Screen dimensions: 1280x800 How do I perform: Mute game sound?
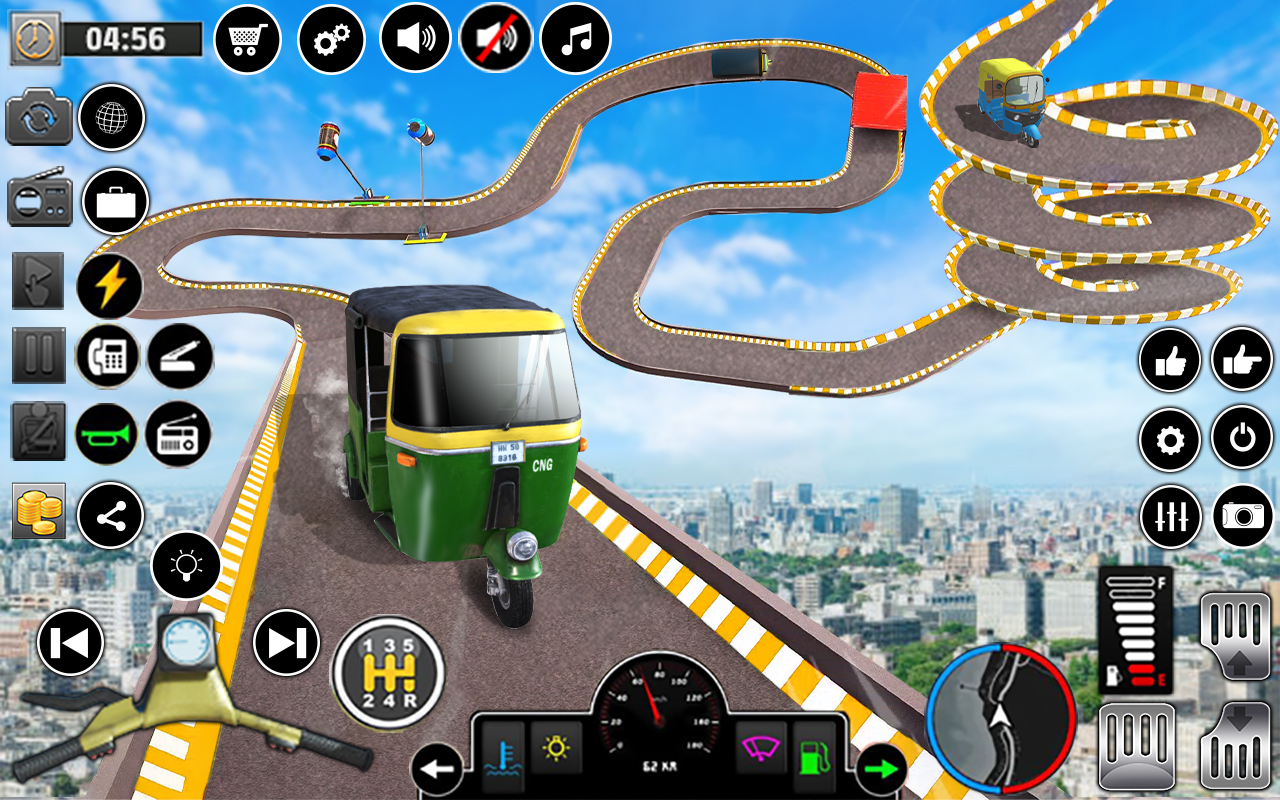(x=496, y=37)
